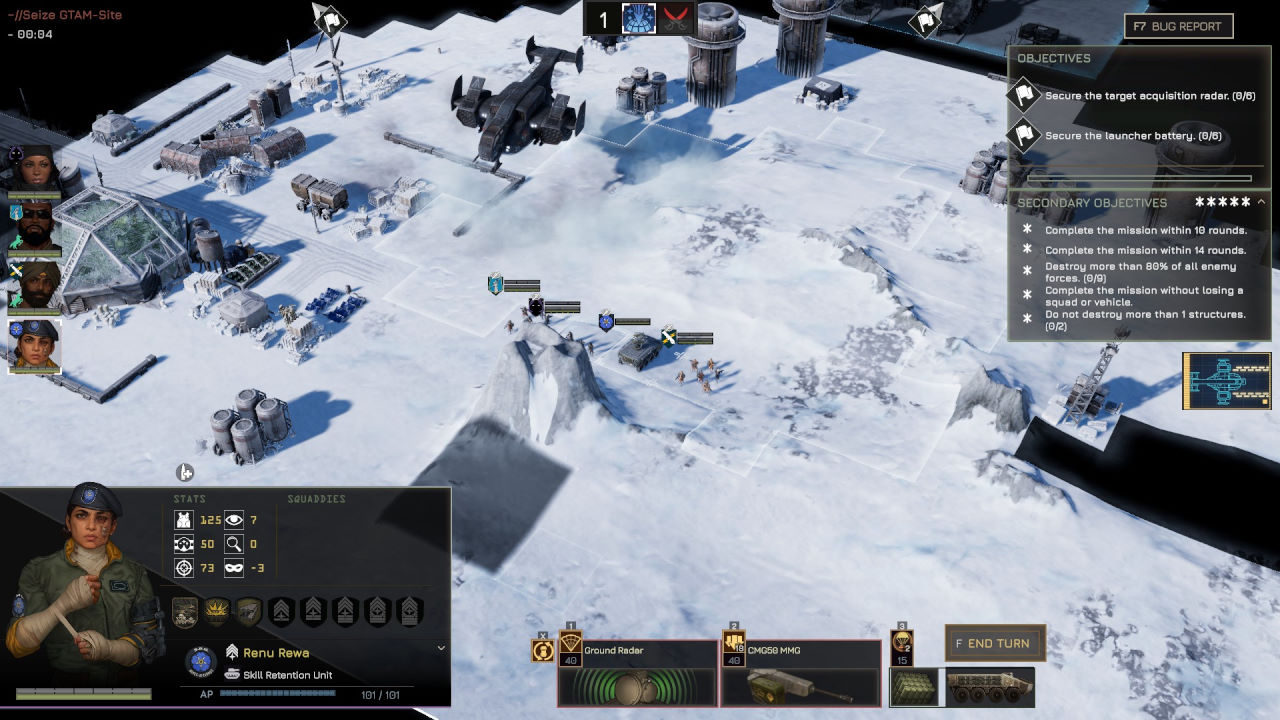Select the Ground Radar ability

point(638,673)
